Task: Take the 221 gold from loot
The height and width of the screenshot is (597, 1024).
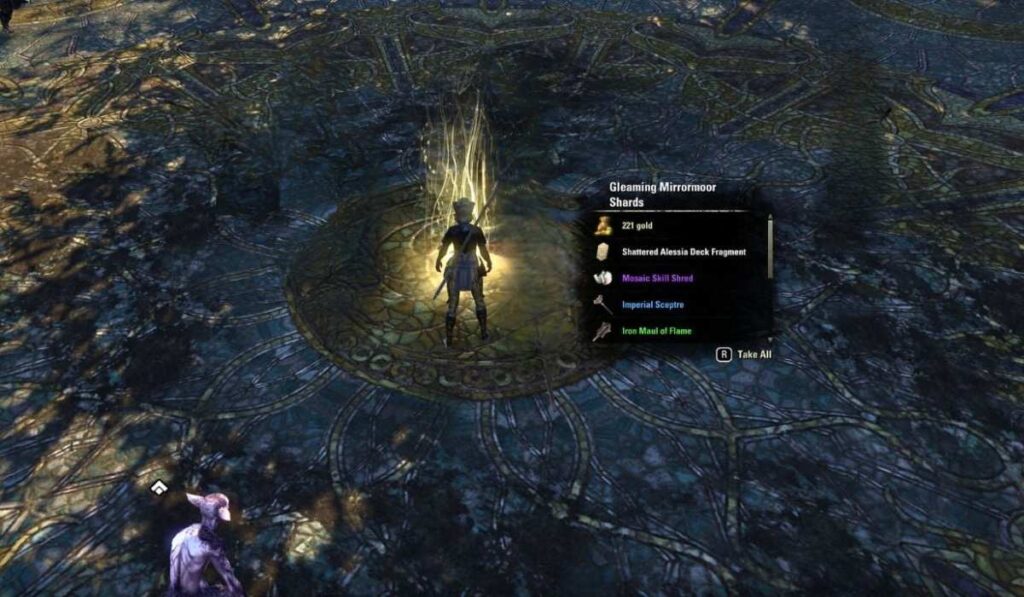Action: click(637, 226)
